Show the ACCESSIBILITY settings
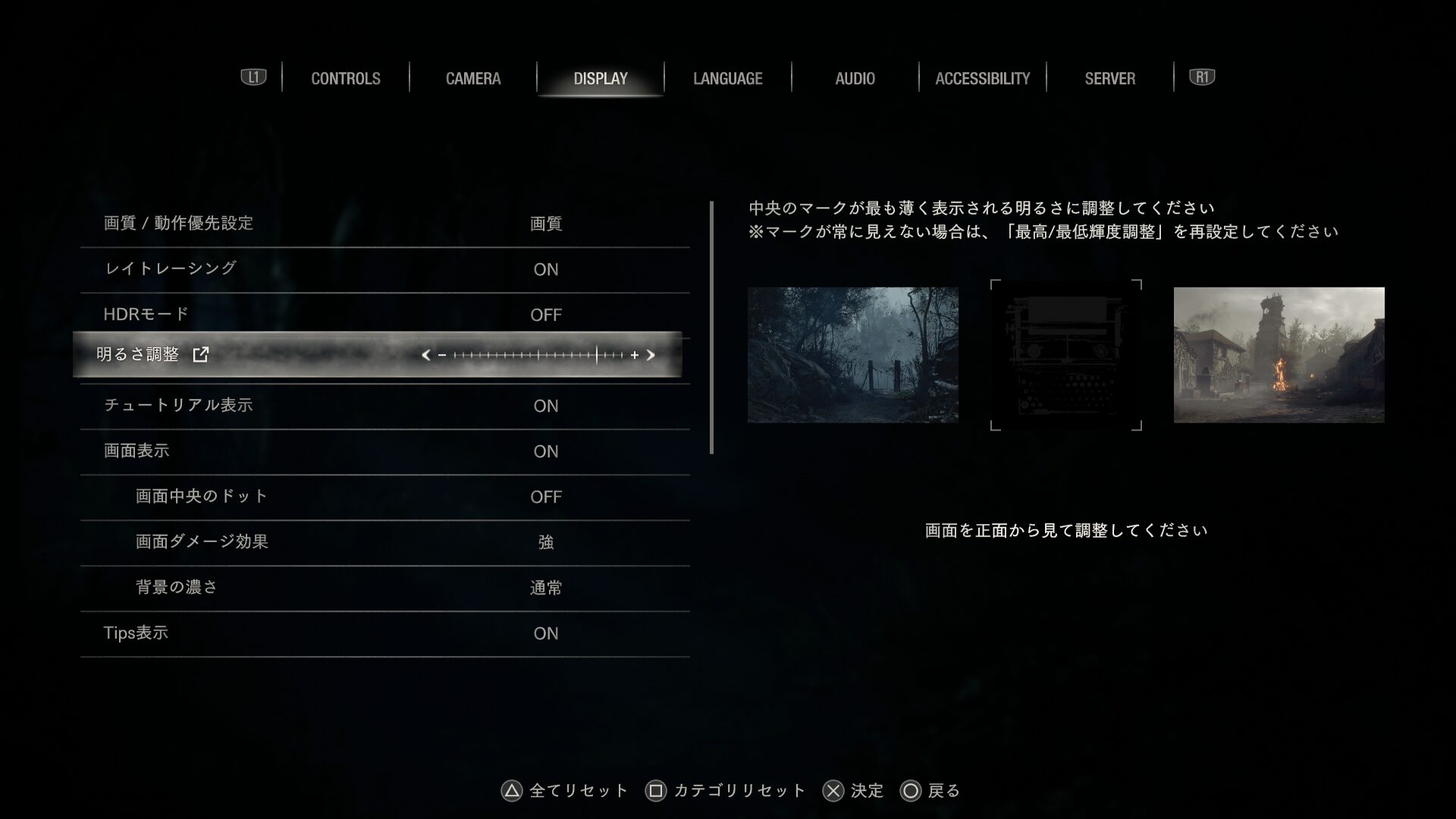 click(982, 78)
